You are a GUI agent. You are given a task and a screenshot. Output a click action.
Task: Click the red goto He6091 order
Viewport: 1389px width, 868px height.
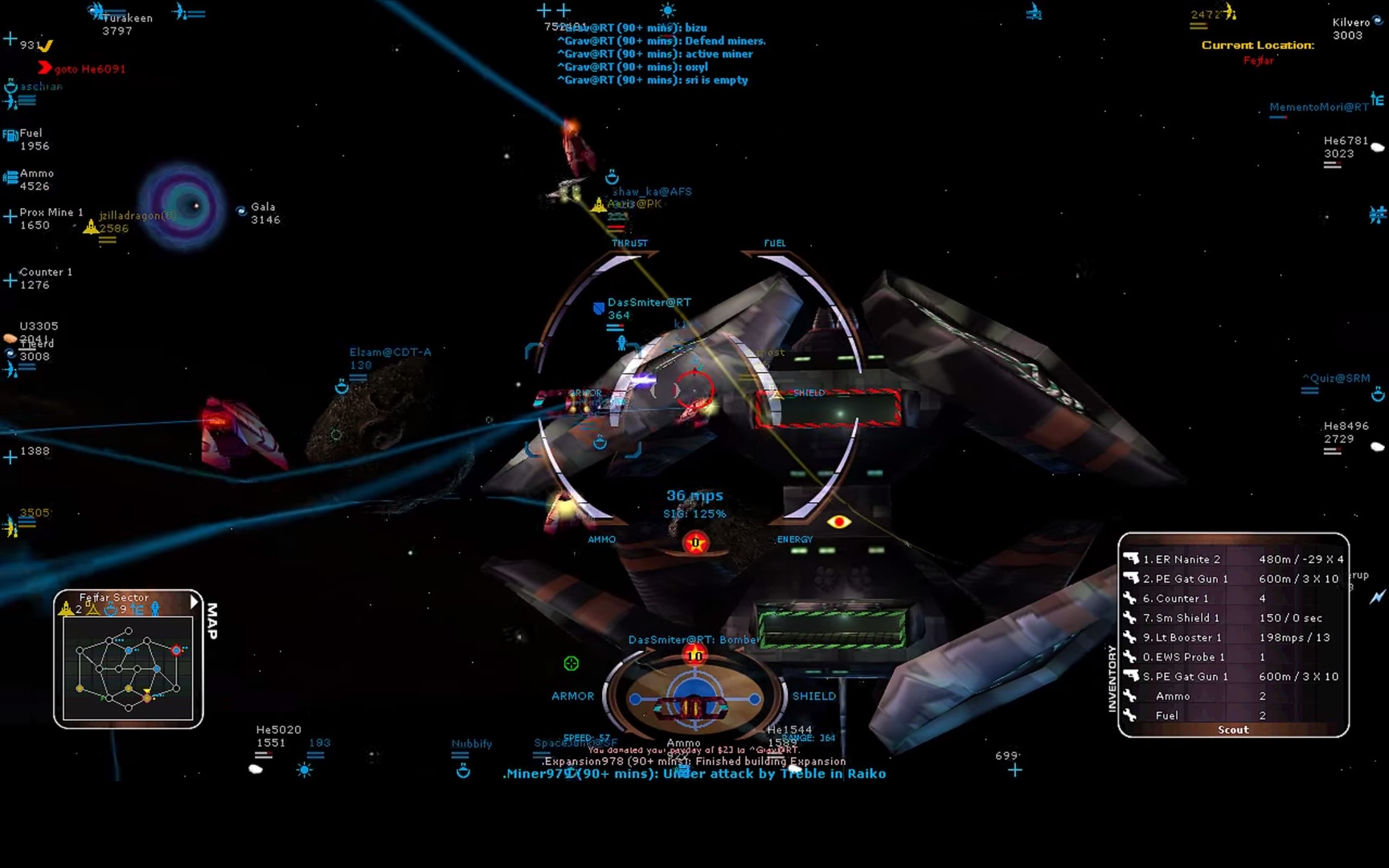click(89, 69)
